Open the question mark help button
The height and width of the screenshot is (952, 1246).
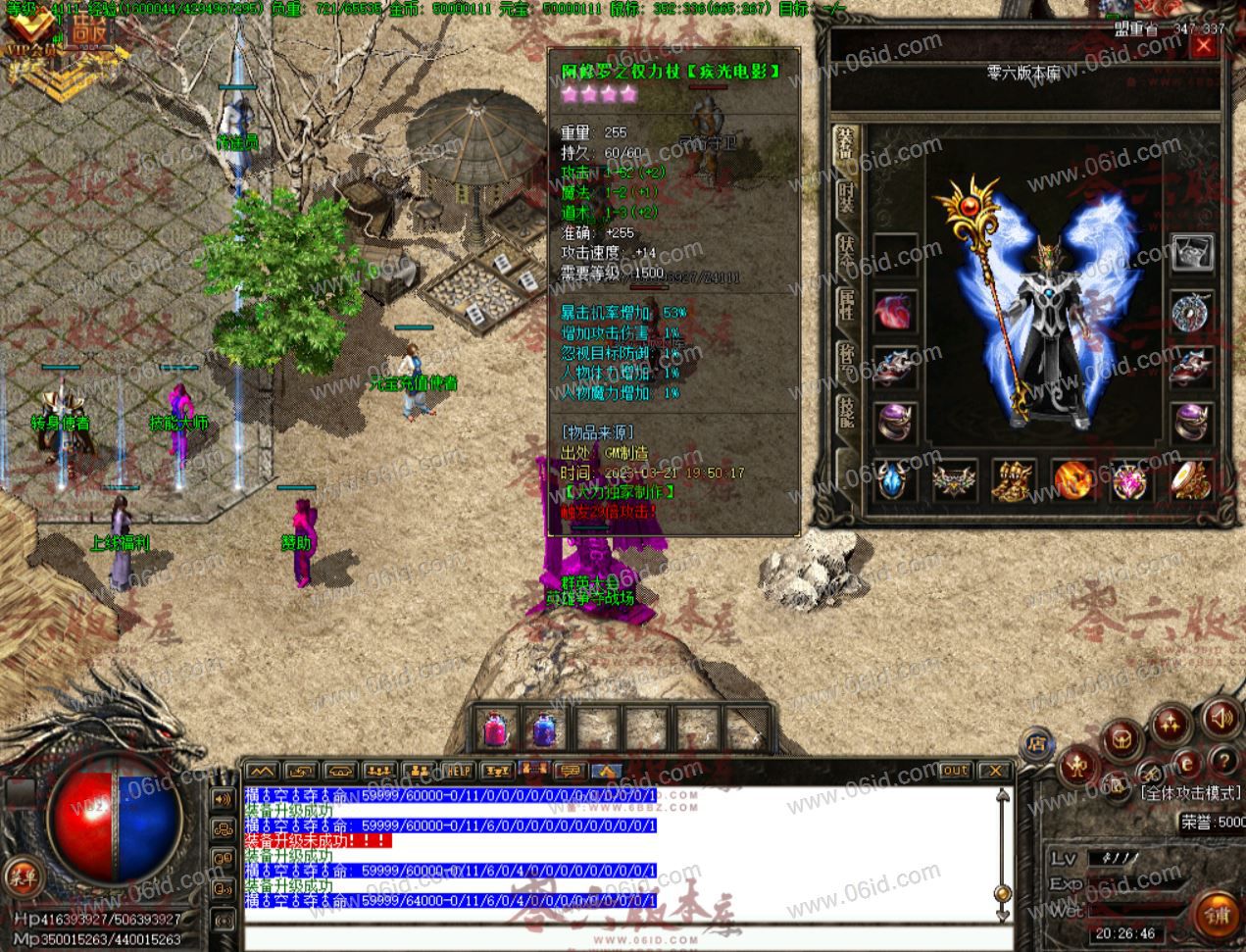1222,761
